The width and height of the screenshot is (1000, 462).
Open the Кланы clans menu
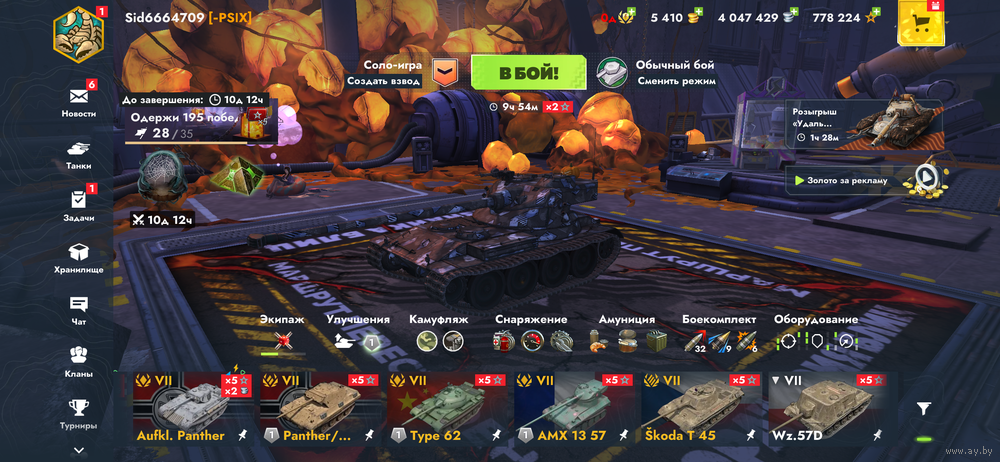[79, 361]
